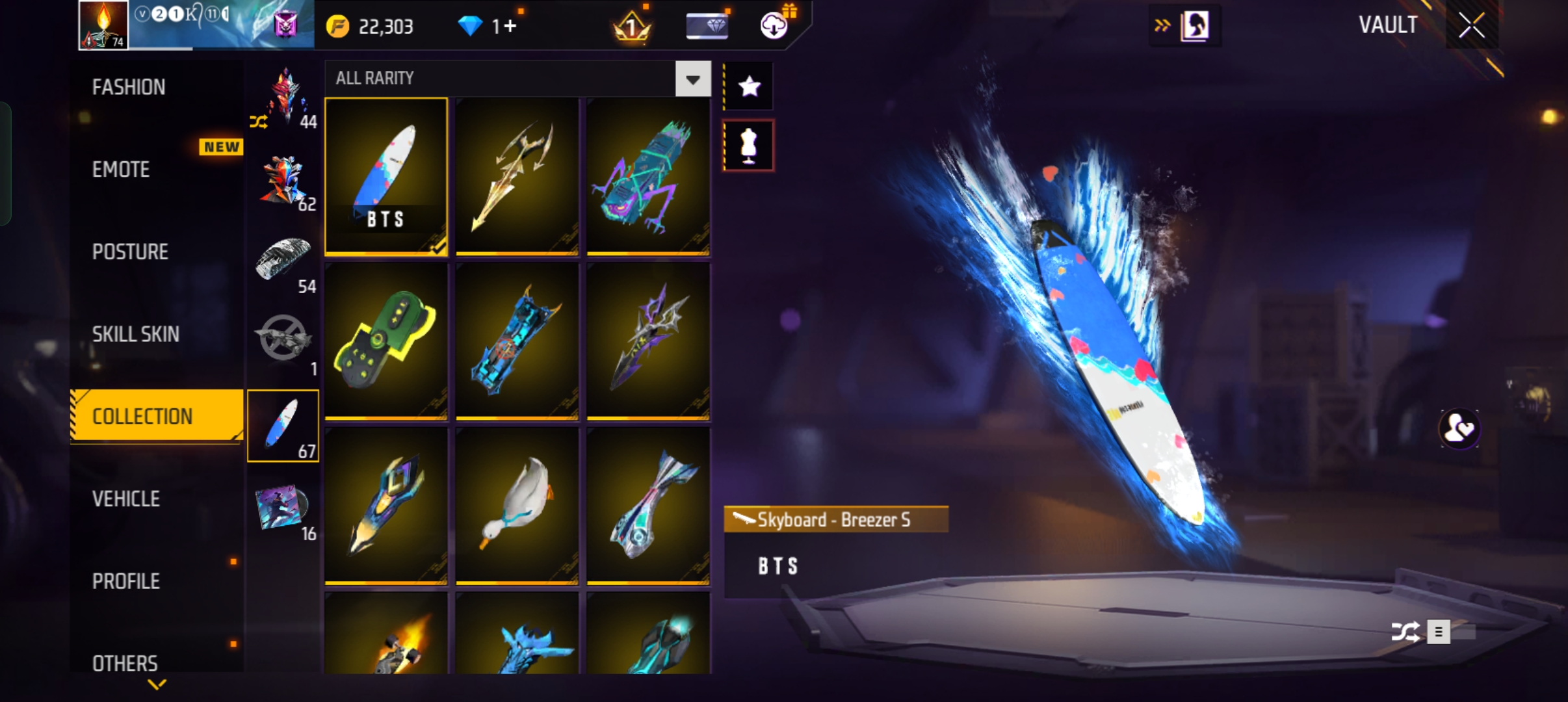
Task: Open the Skill Skin category
Action: coord(135,334)
